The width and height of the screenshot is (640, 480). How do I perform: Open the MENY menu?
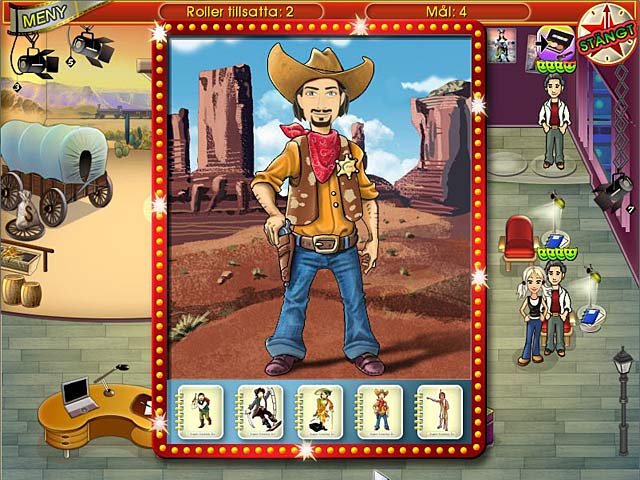point(39,17)
